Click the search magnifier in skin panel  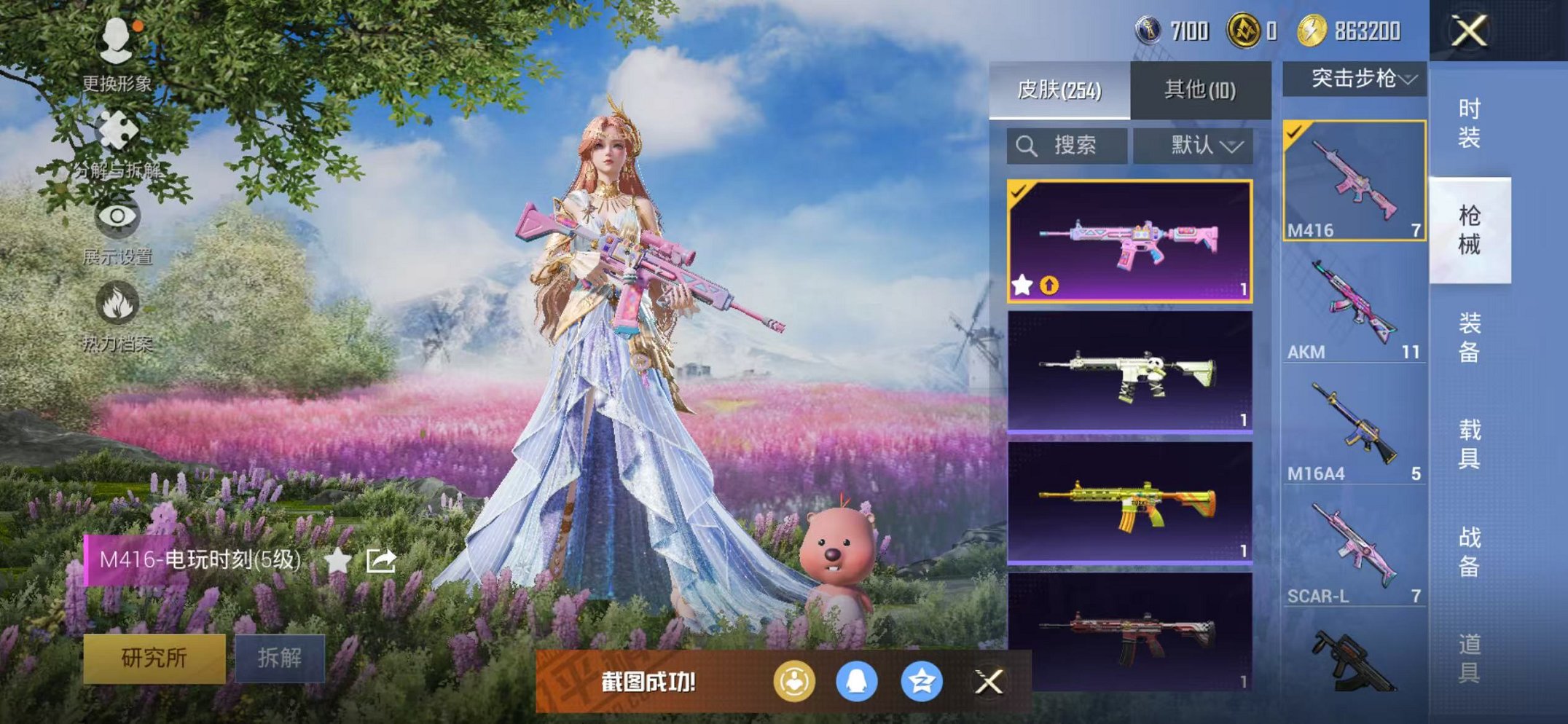coord(1028,145)
